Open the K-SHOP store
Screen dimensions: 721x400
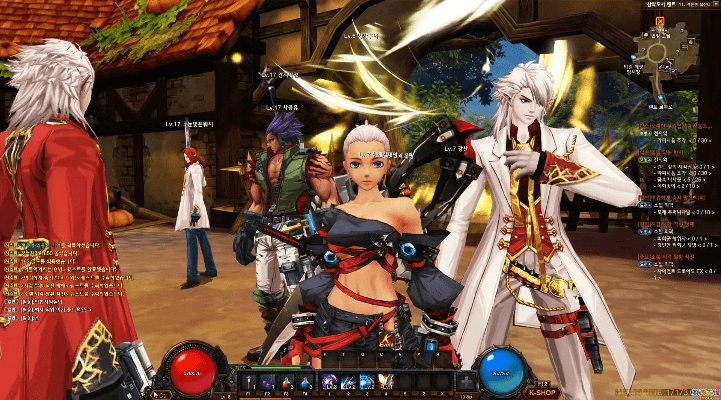540,392
